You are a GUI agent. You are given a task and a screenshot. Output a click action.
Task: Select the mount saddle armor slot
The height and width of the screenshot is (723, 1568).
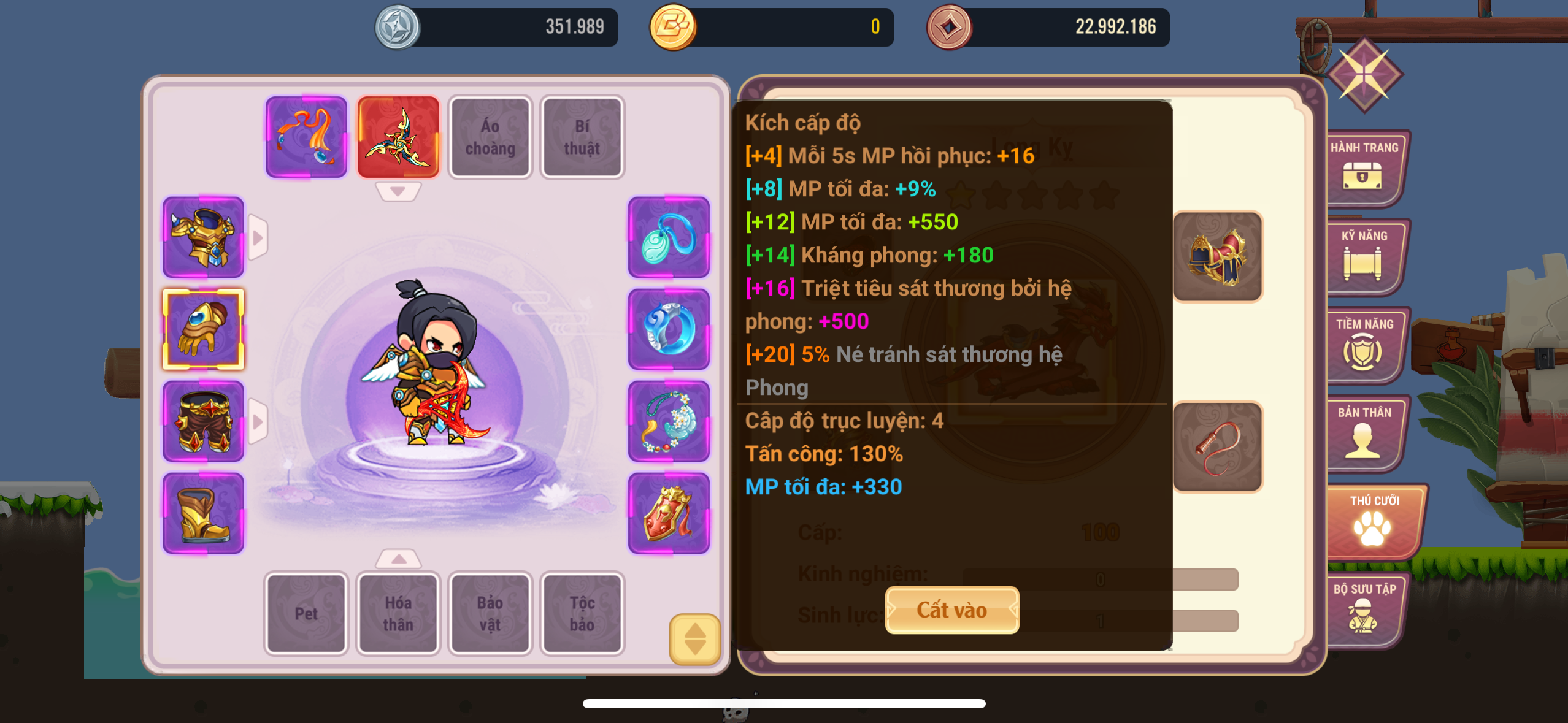[1218, 256]
